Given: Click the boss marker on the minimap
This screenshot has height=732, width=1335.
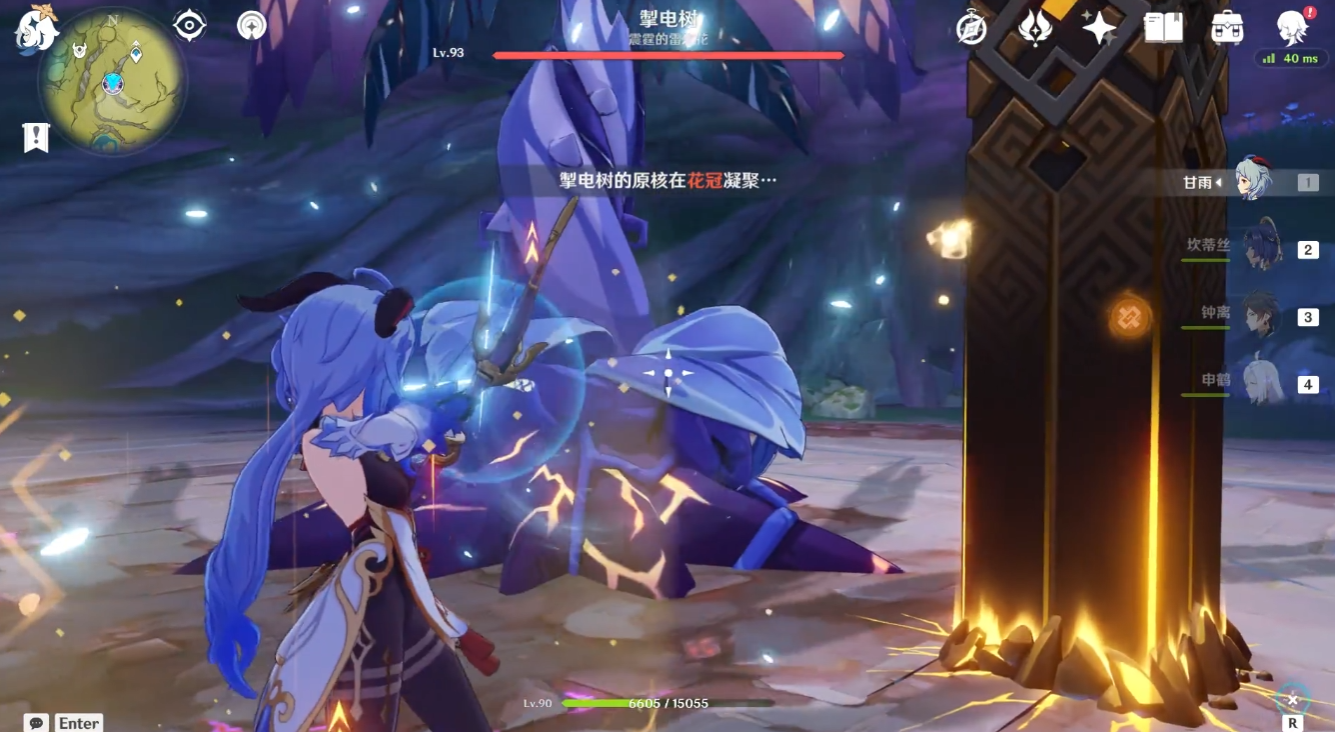Looking at the screenshot, I should pos(79,50).
